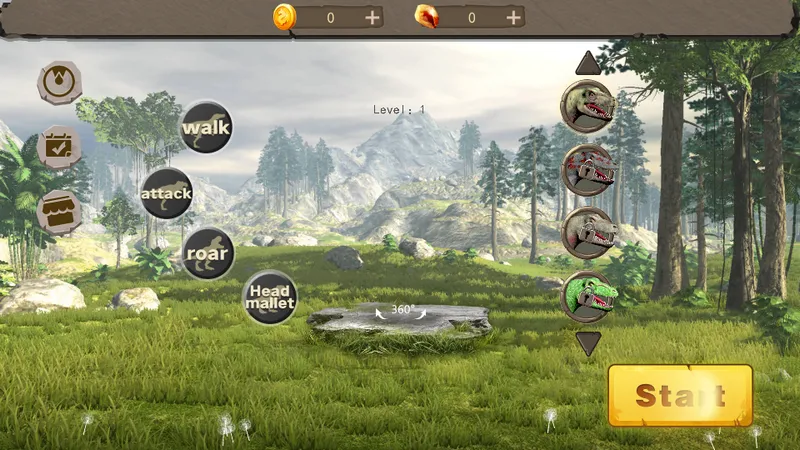This screenshot has height=450, width=800.
Task: Open the calendar check-in icon
Action: pos(59,147)
